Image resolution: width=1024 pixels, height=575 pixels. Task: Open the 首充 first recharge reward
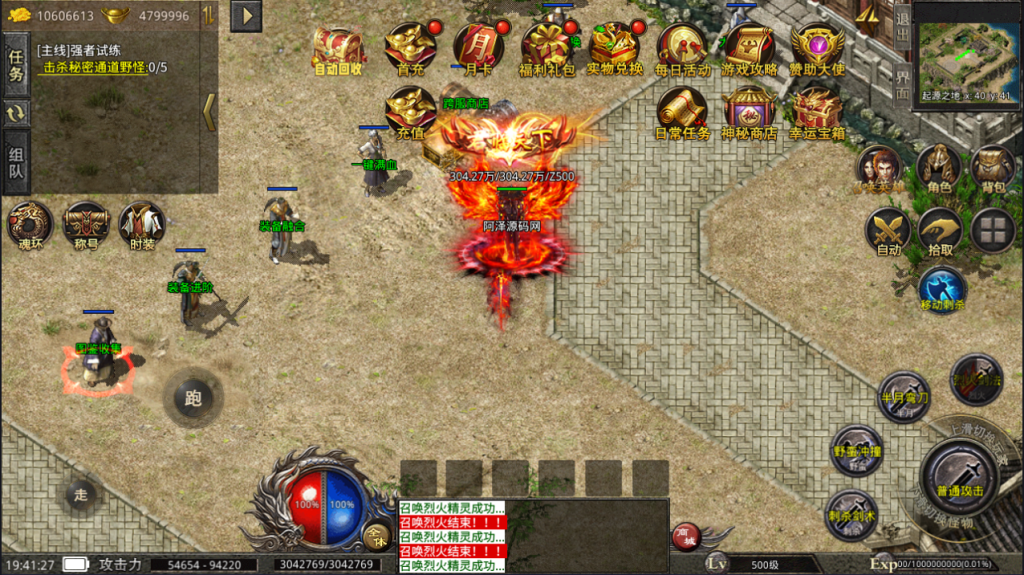pos(410,48)
